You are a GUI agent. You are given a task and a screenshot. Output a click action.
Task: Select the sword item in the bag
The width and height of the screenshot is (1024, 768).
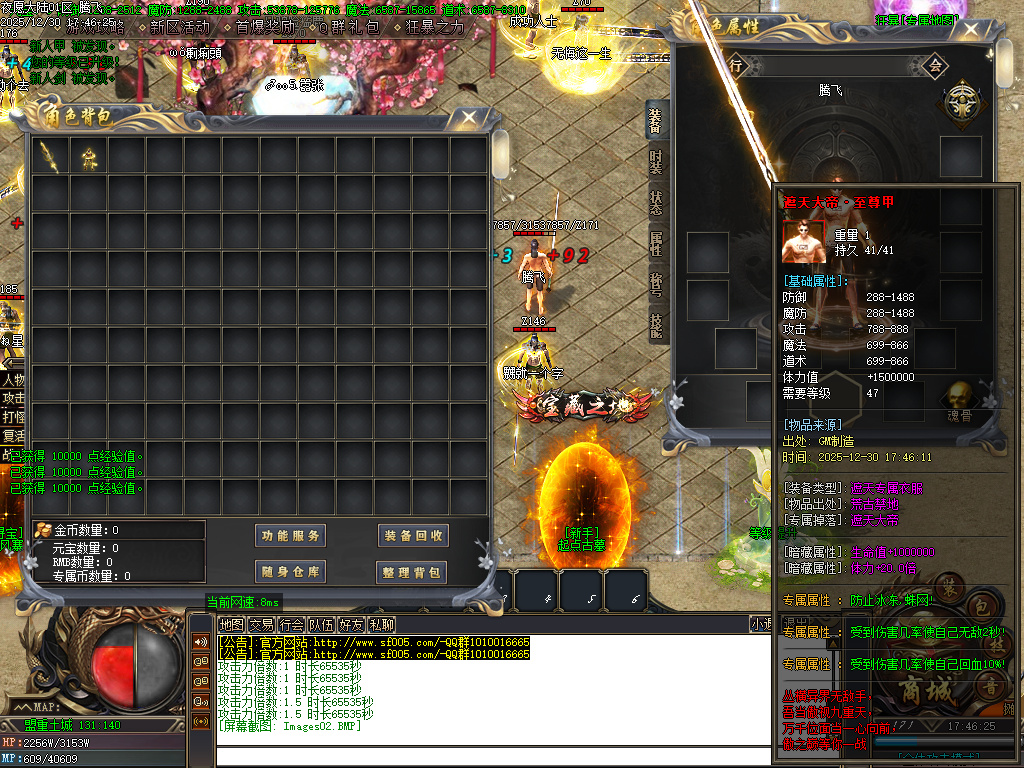coord(50,155)
